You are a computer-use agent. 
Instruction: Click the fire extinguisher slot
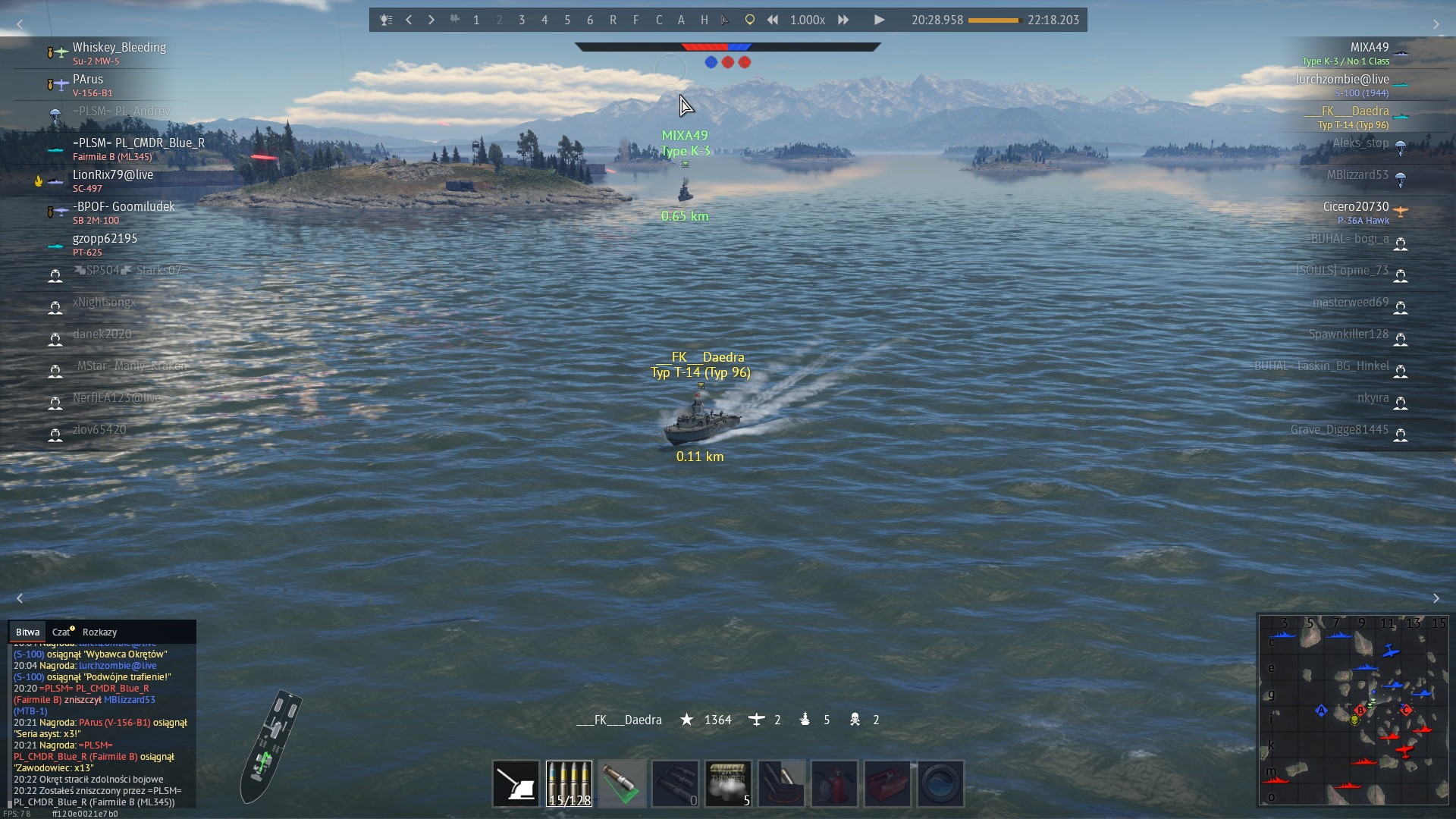pyautogui.click(x=834, y=783)
